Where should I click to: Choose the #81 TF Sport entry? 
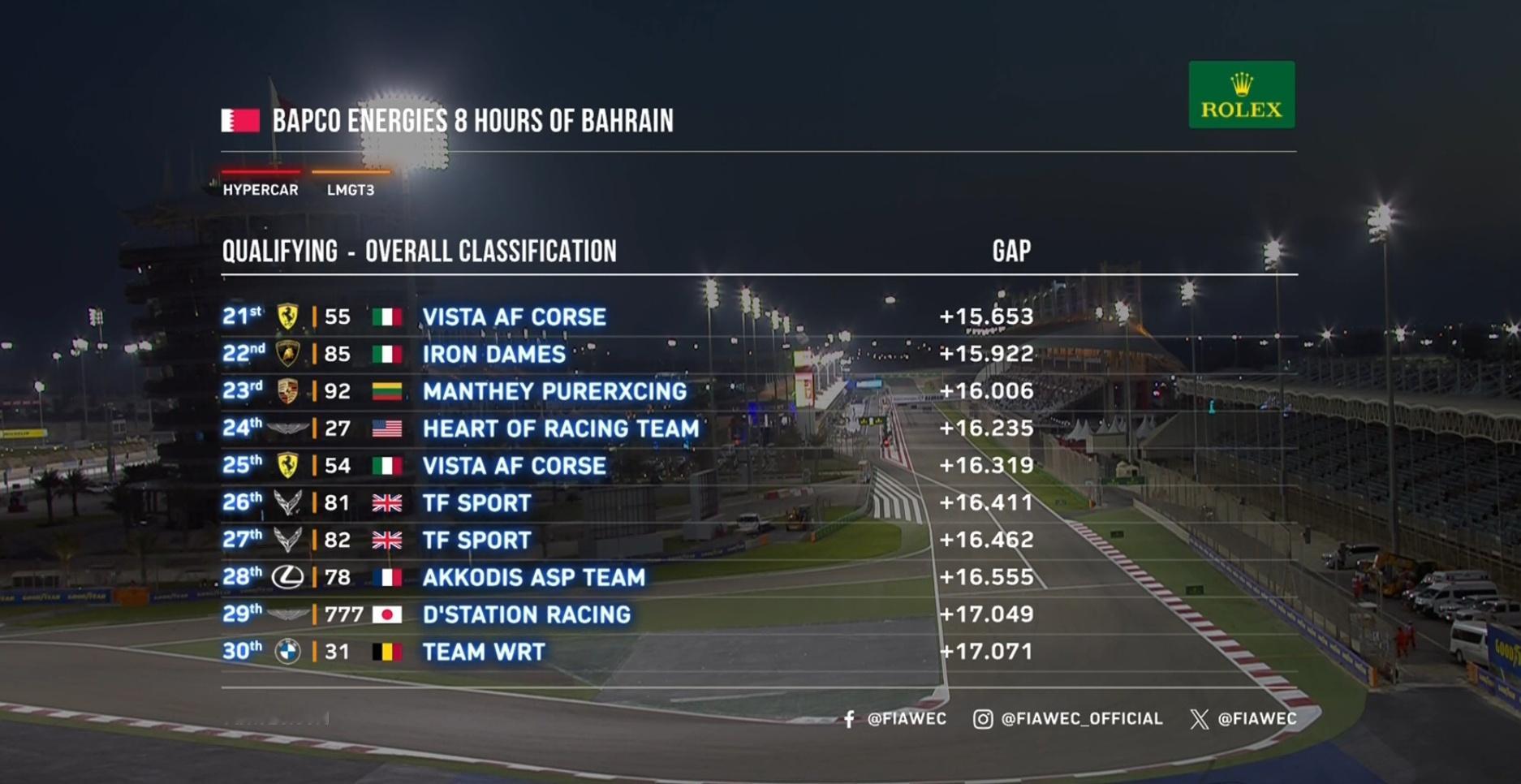coord(476,503)
